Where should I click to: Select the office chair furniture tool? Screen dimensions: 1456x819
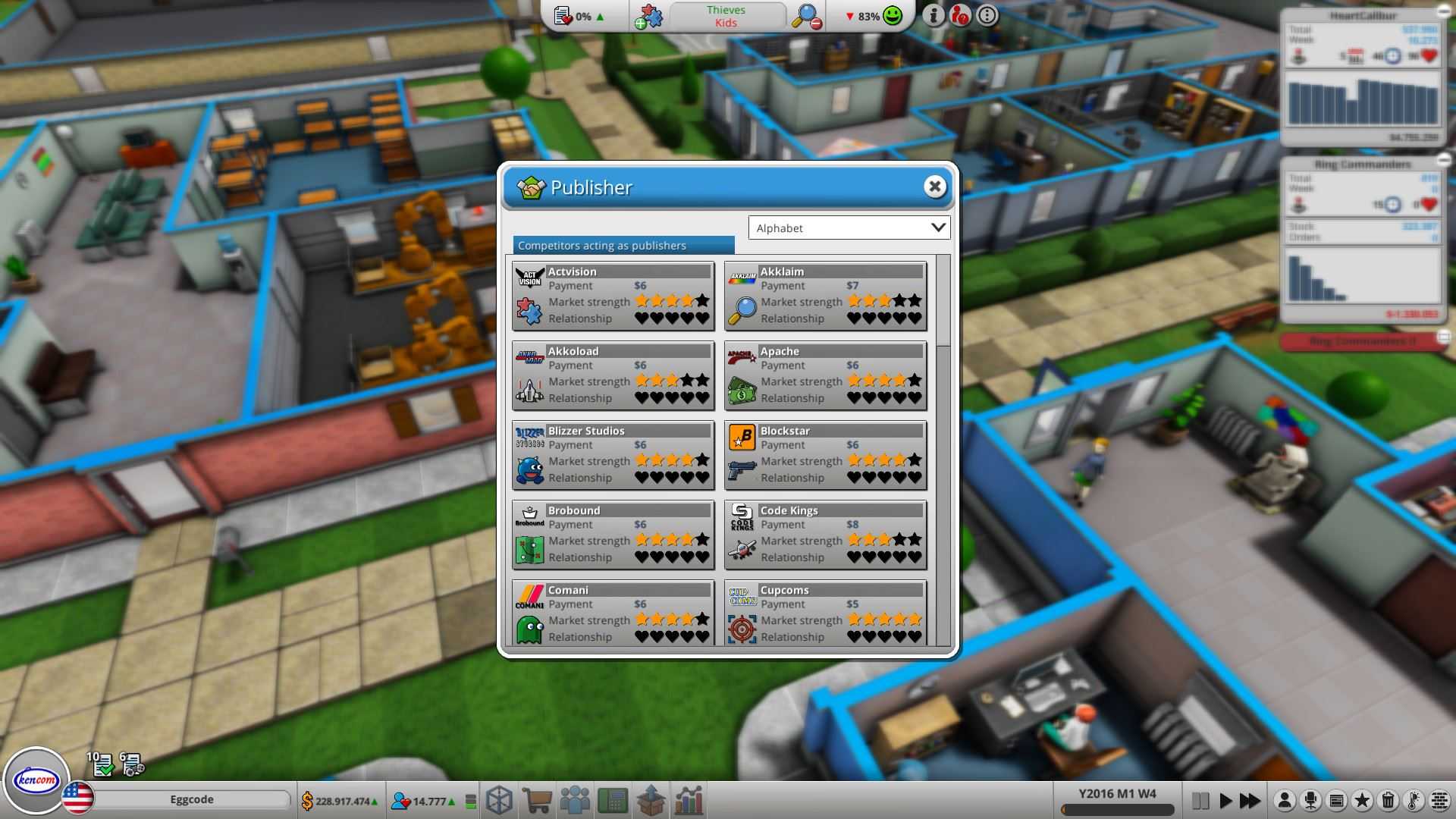click(x=1310, y=800)
